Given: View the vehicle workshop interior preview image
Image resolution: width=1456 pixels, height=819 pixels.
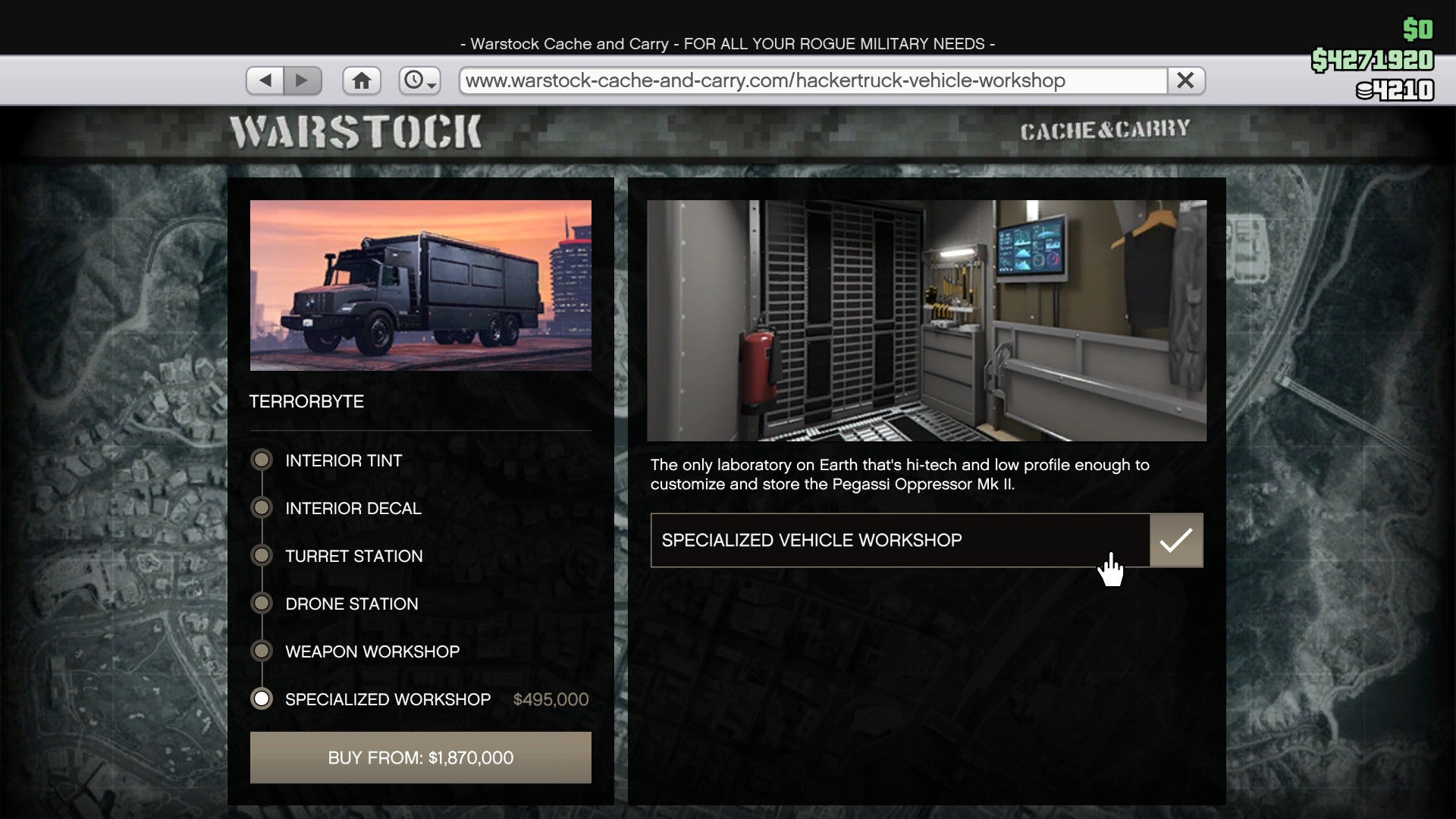Looking at the screenshot, I should [x=927, y=321].
